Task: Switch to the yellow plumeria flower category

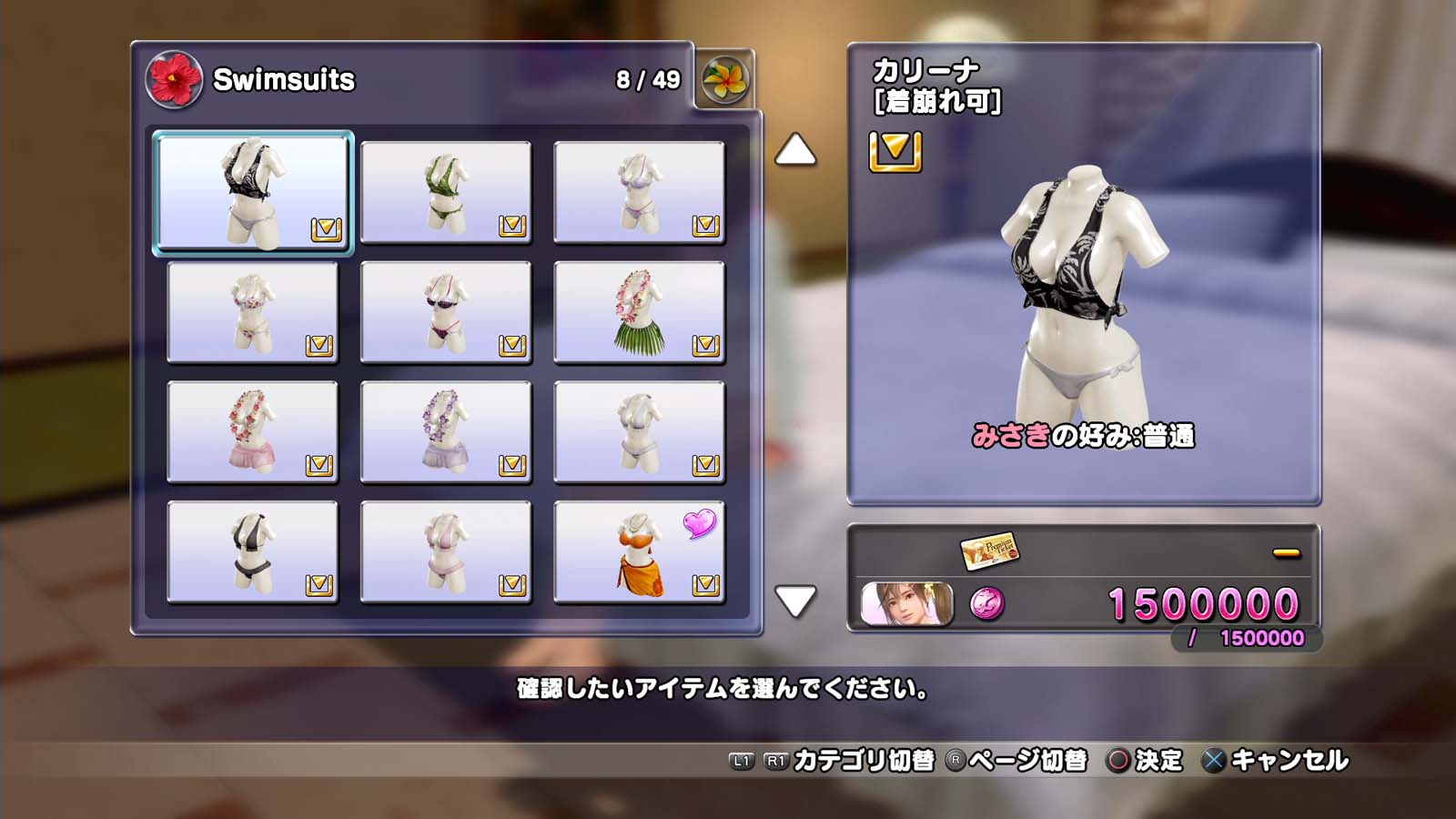Action: tap(725, 79)
